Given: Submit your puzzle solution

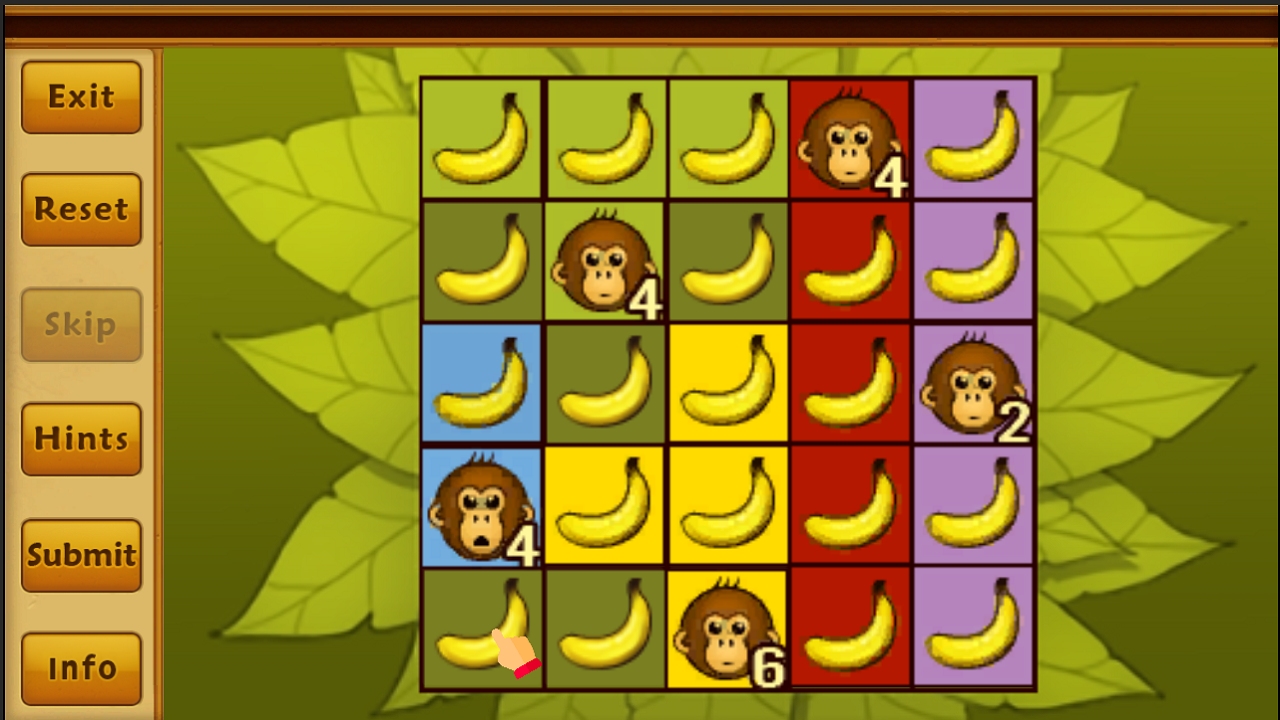Looking at the screenshot, I should 80,553.
